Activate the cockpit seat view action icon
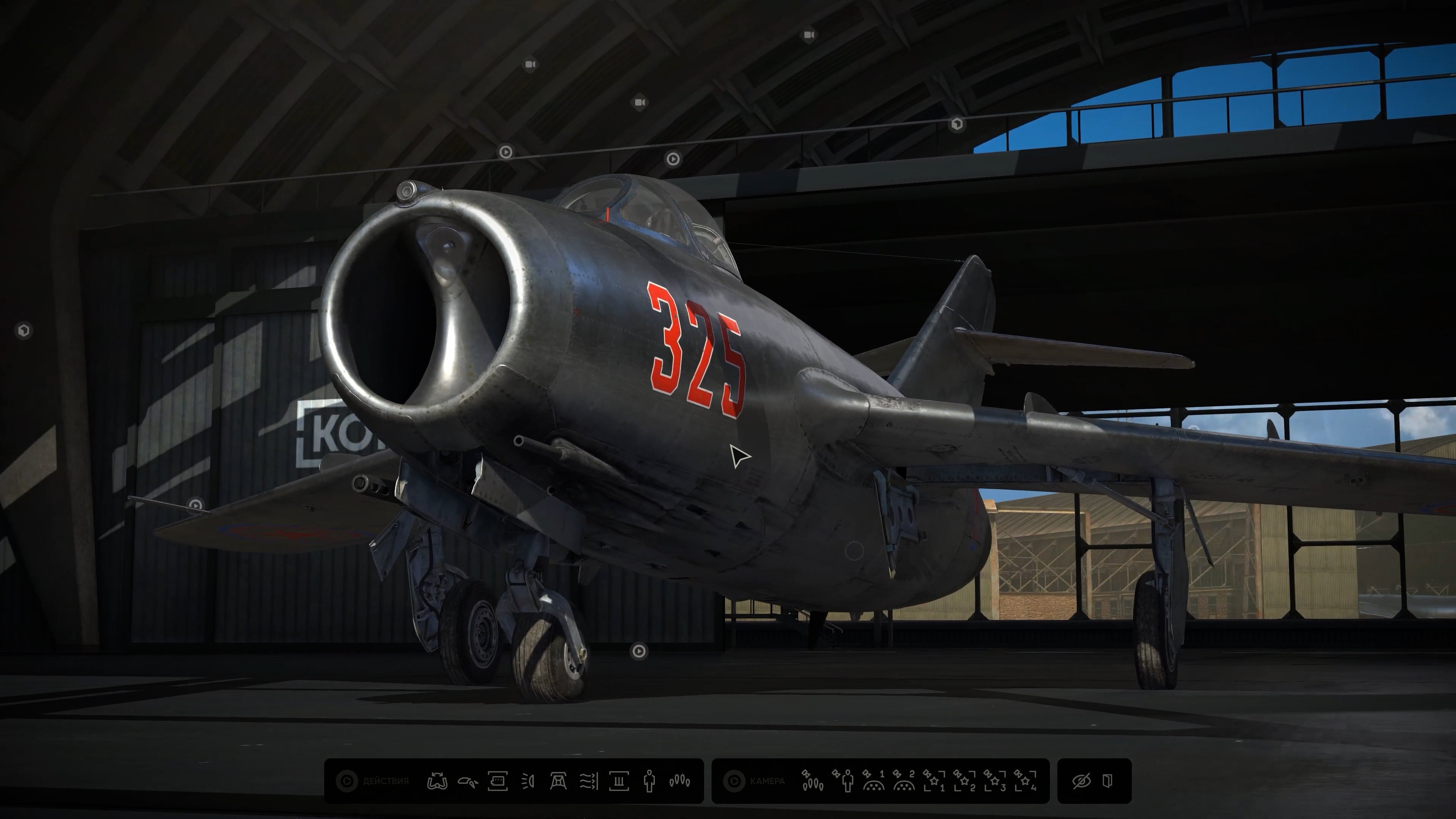The image size is (1456, 819). click(559, 781)
